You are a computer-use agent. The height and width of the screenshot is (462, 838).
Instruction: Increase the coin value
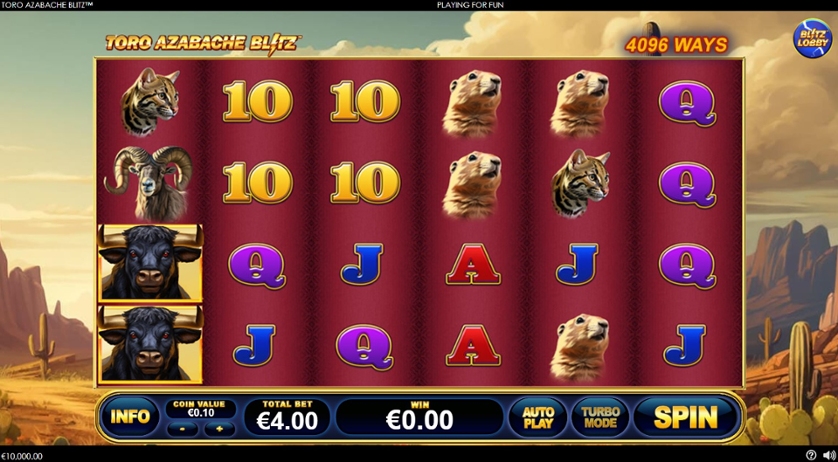pos(219,428)
